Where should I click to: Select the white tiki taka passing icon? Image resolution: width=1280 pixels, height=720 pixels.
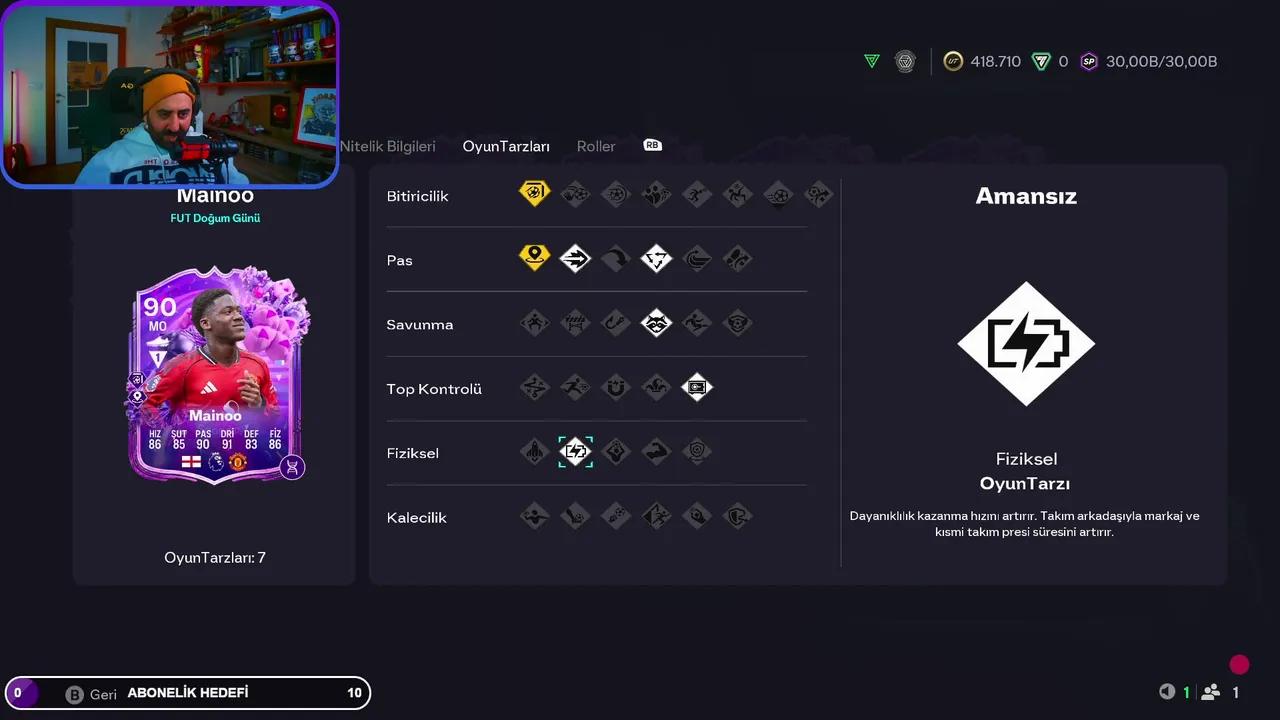(x=657, y=257)
